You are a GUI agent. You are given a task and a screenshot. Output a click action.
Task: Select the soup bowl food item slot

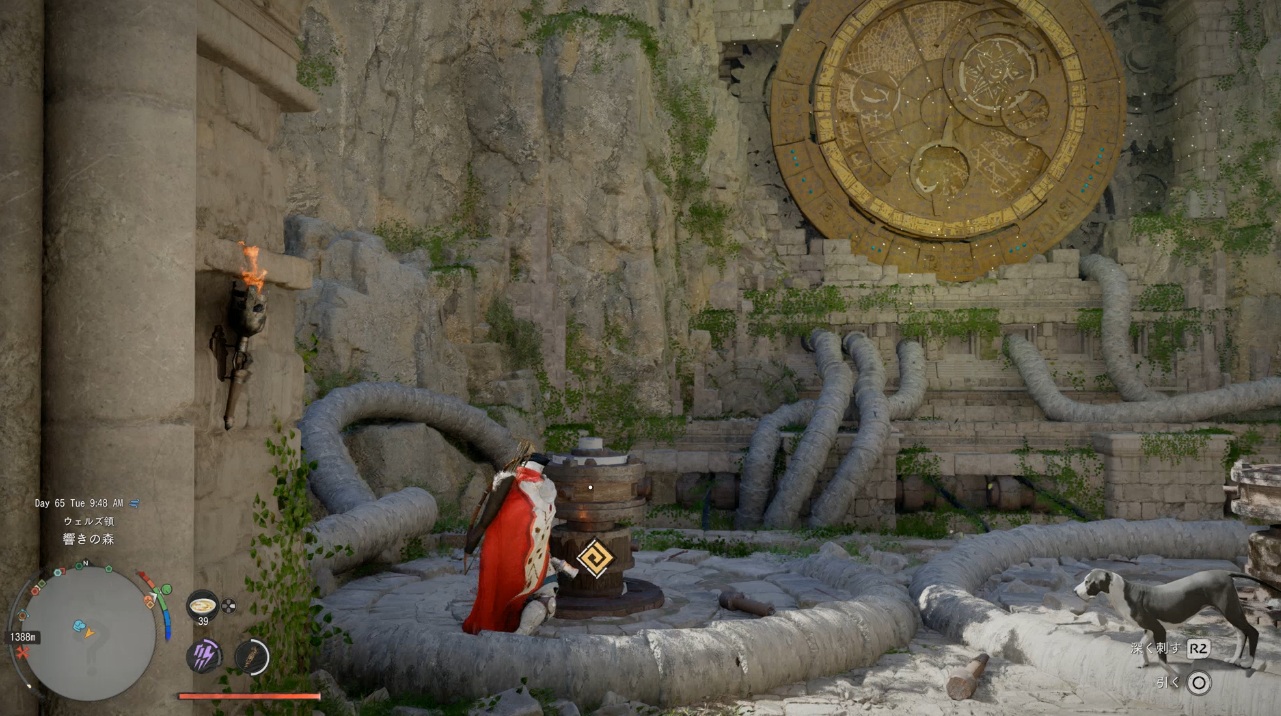(202, 605)
